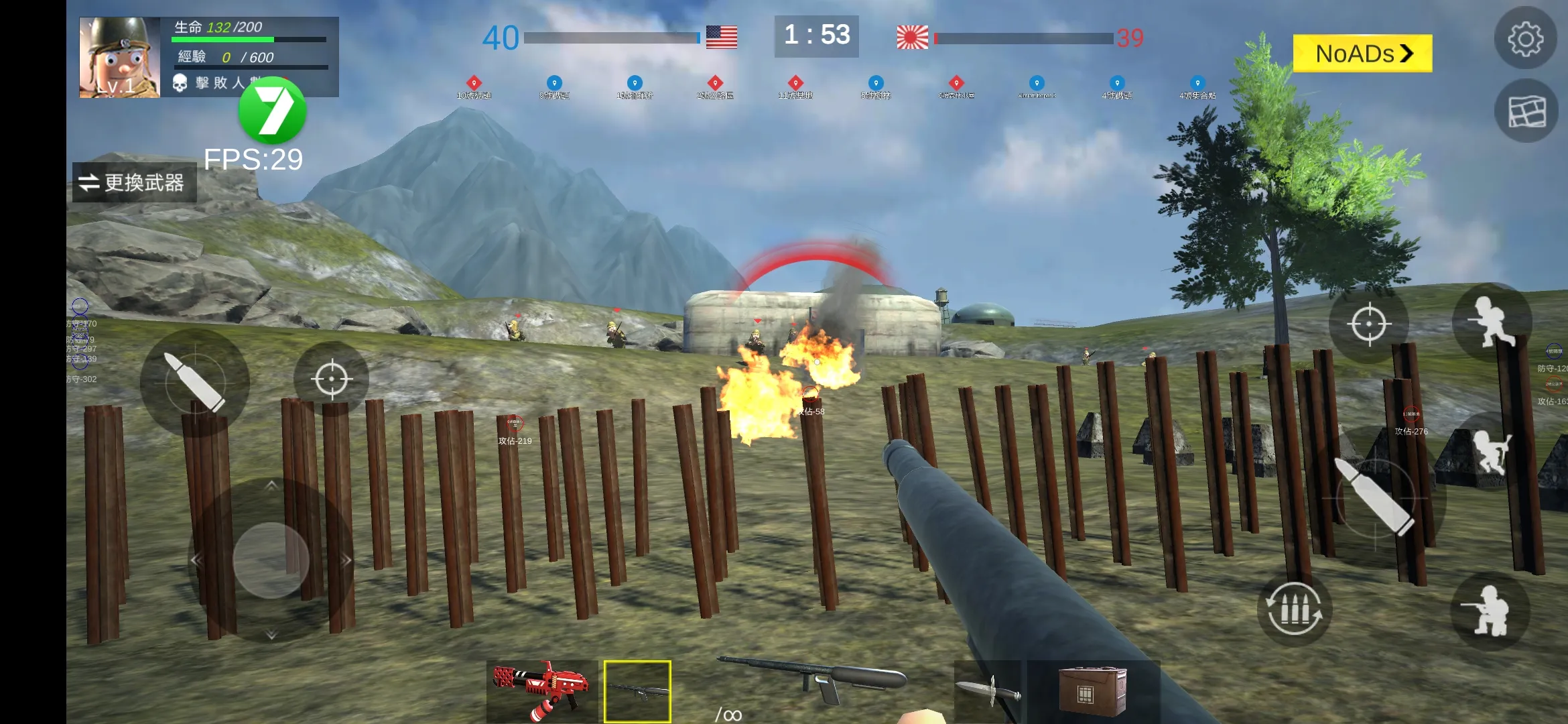The image size is (1568, 724).
Task: Open the settings gear menu
Action: coord(1525,39)
